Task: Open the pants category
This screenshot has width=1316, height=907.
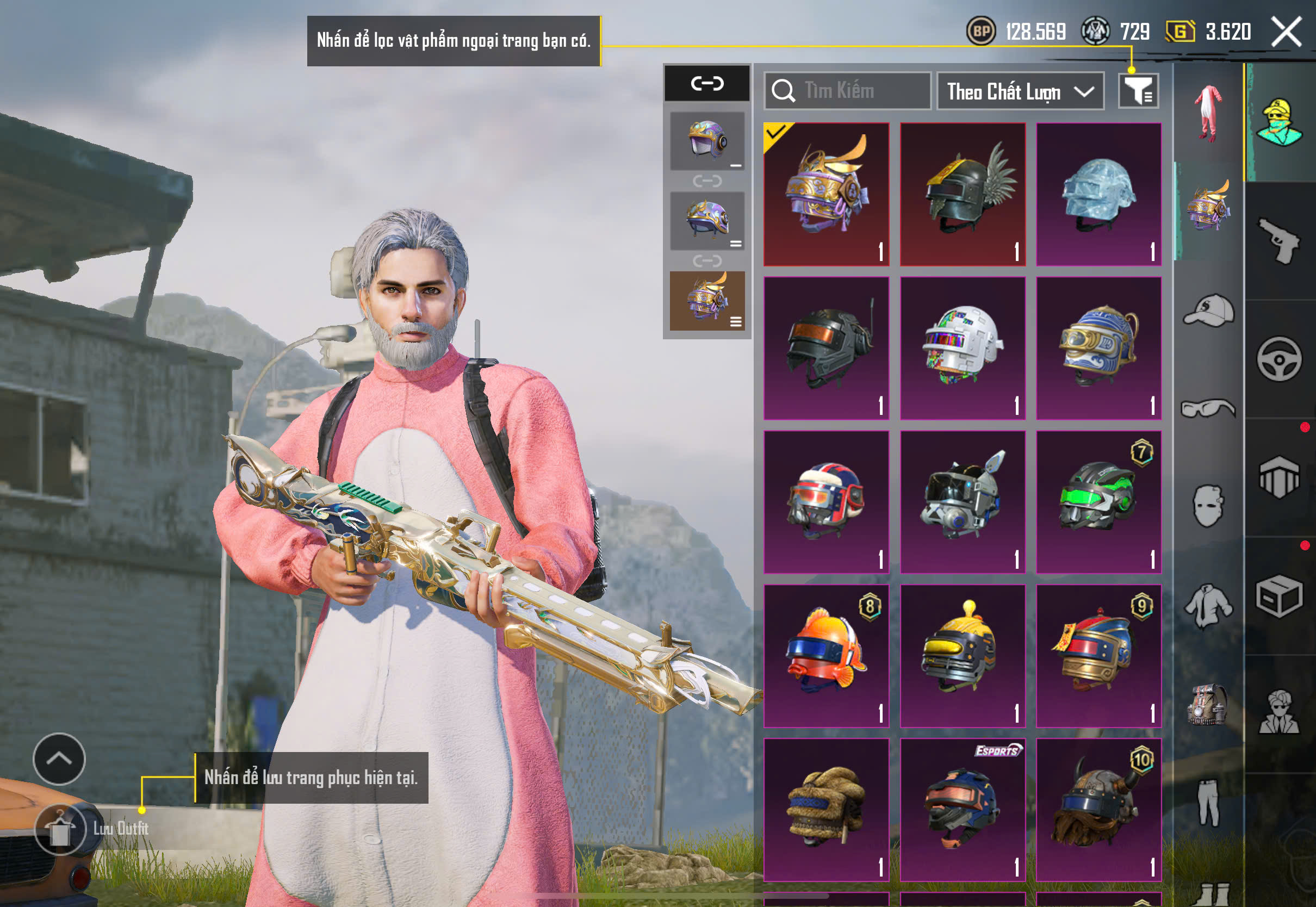Action: point(1209,803)
